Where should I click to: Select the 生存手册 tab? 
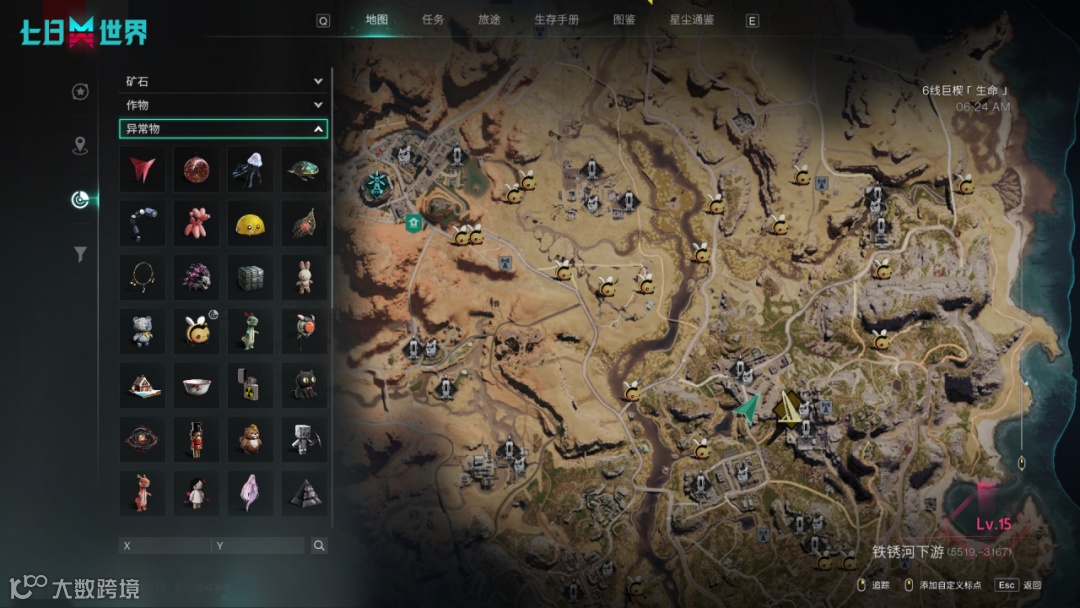(556, 19)
